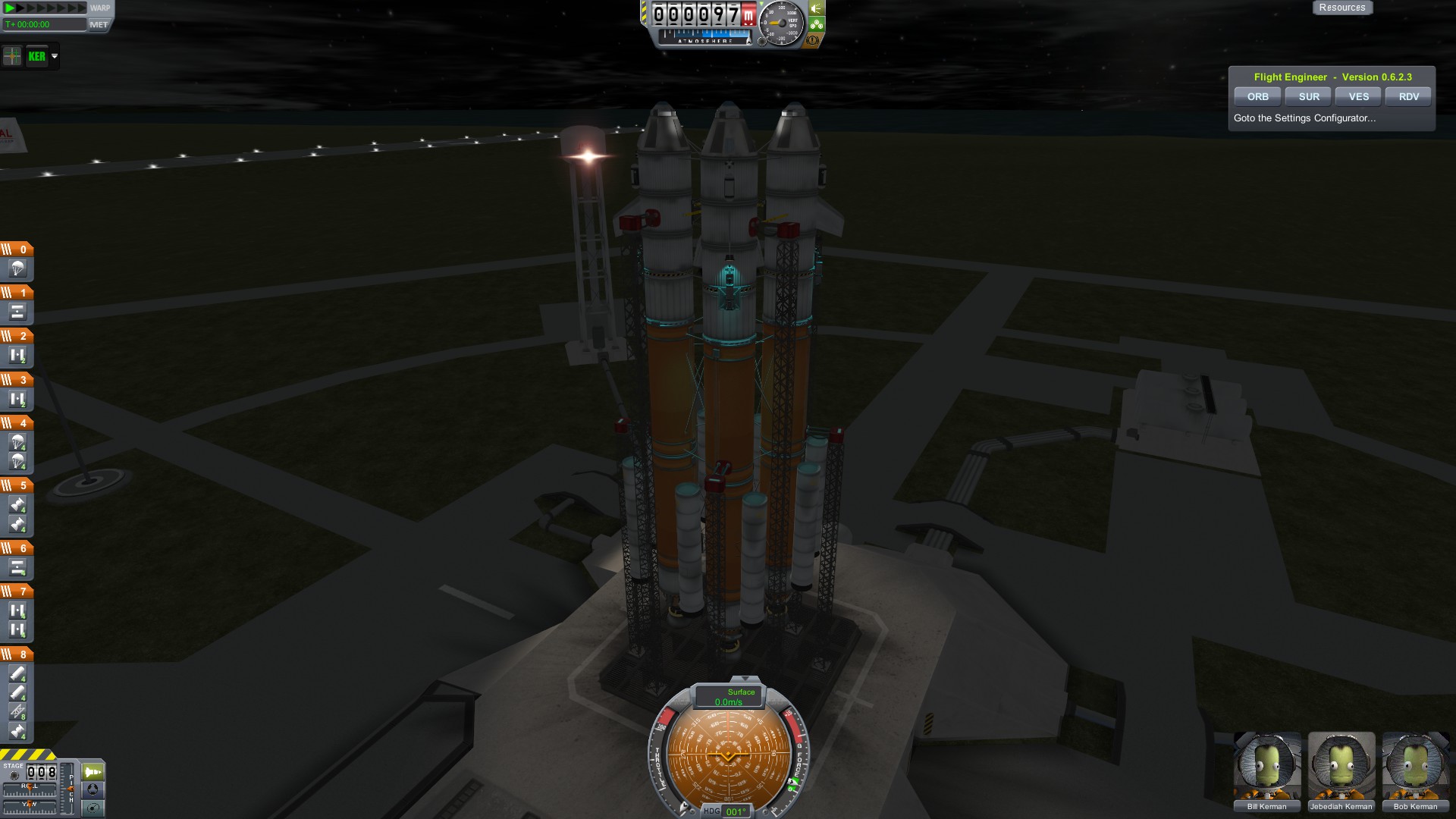Screen dimensions: 1456x819
Task: Toggle the brakes action button
Action: [814, 40]
